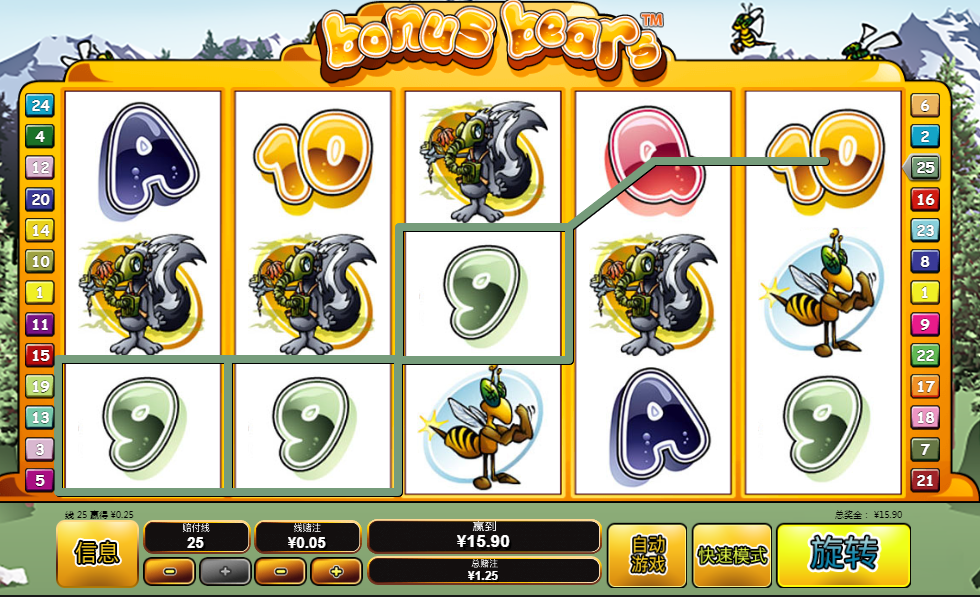
Task: Raise the 线赌注 line bet
Action: pos(336,572)
